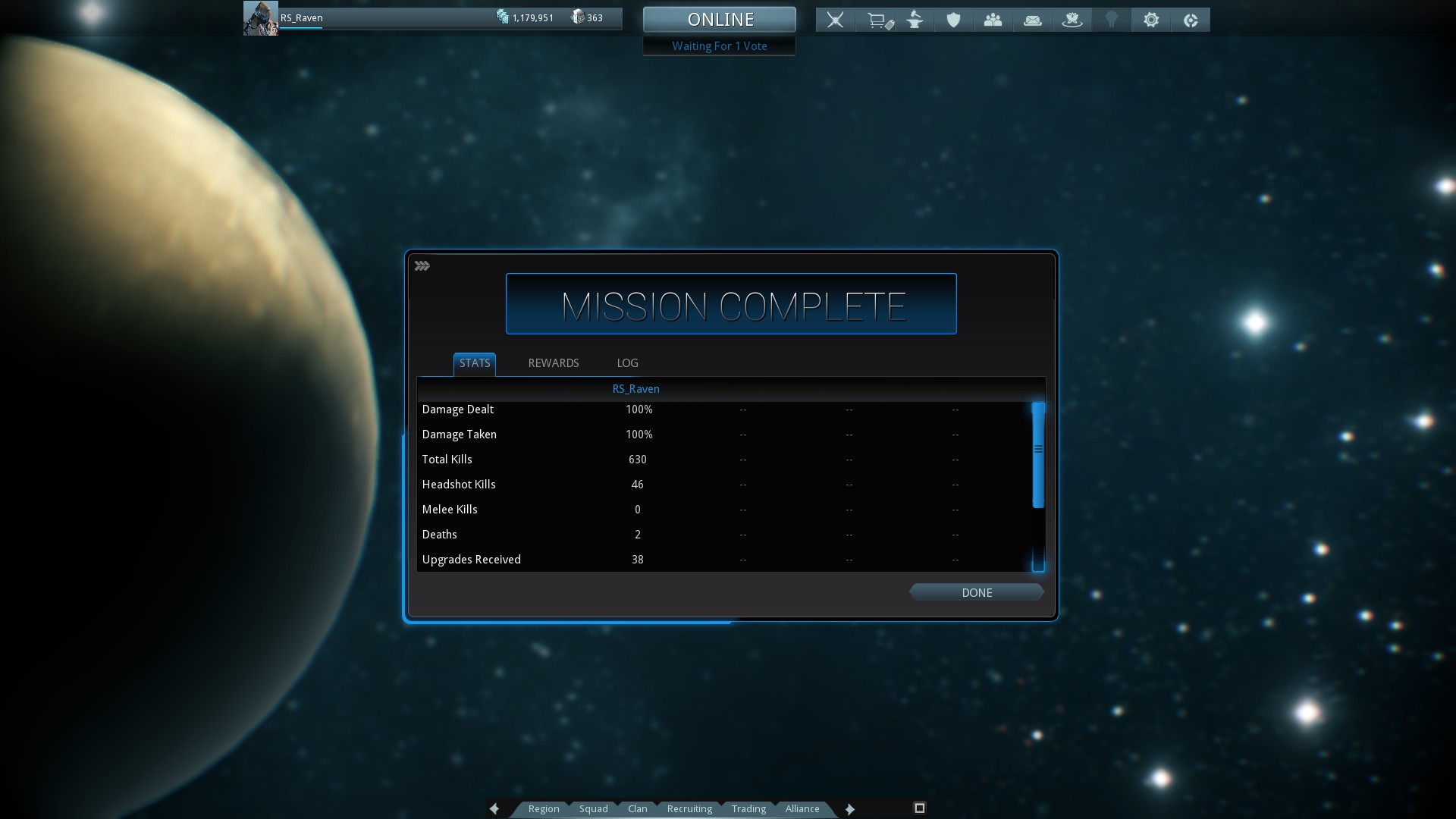Open the three-people contacts icon
Viewport: 1456px width, 819px height.
click(993, 20)
